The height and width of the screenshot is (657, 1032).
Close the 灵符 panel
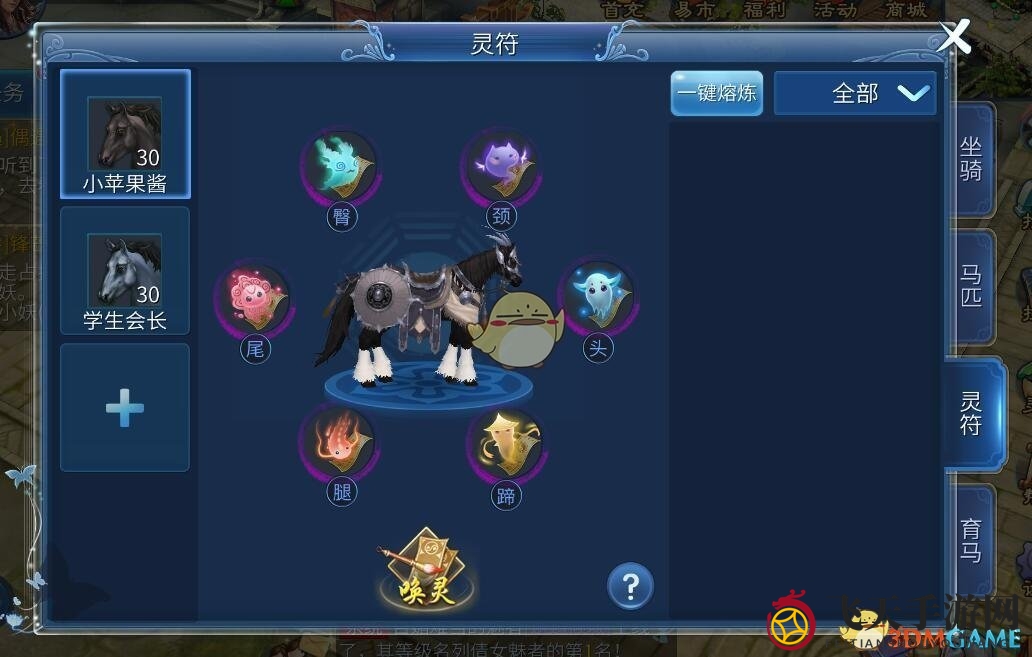pyautogui.click(x=955, y=37)
